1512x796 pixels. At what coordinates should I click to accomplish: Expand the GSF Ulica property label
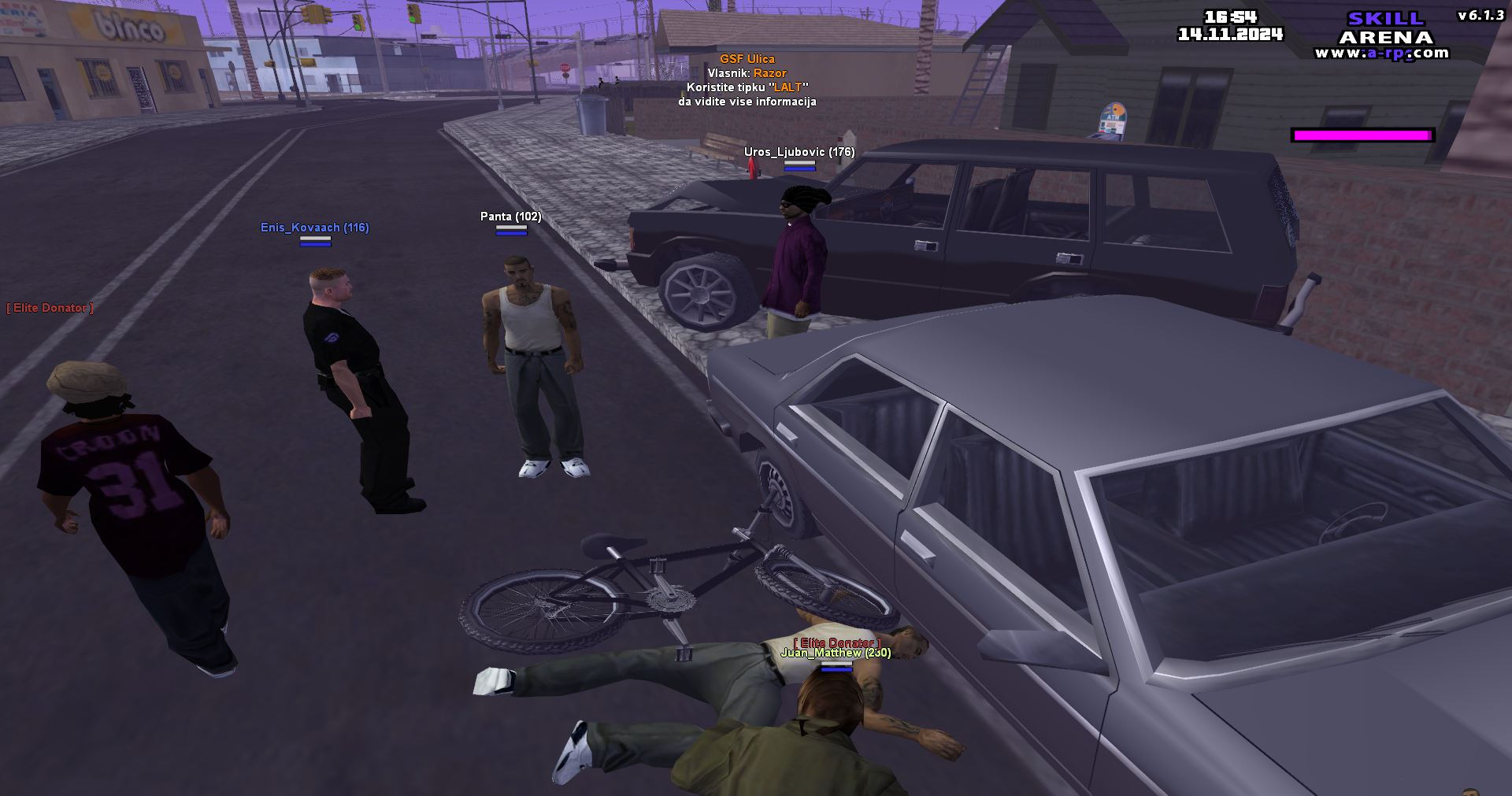point(747,57)
